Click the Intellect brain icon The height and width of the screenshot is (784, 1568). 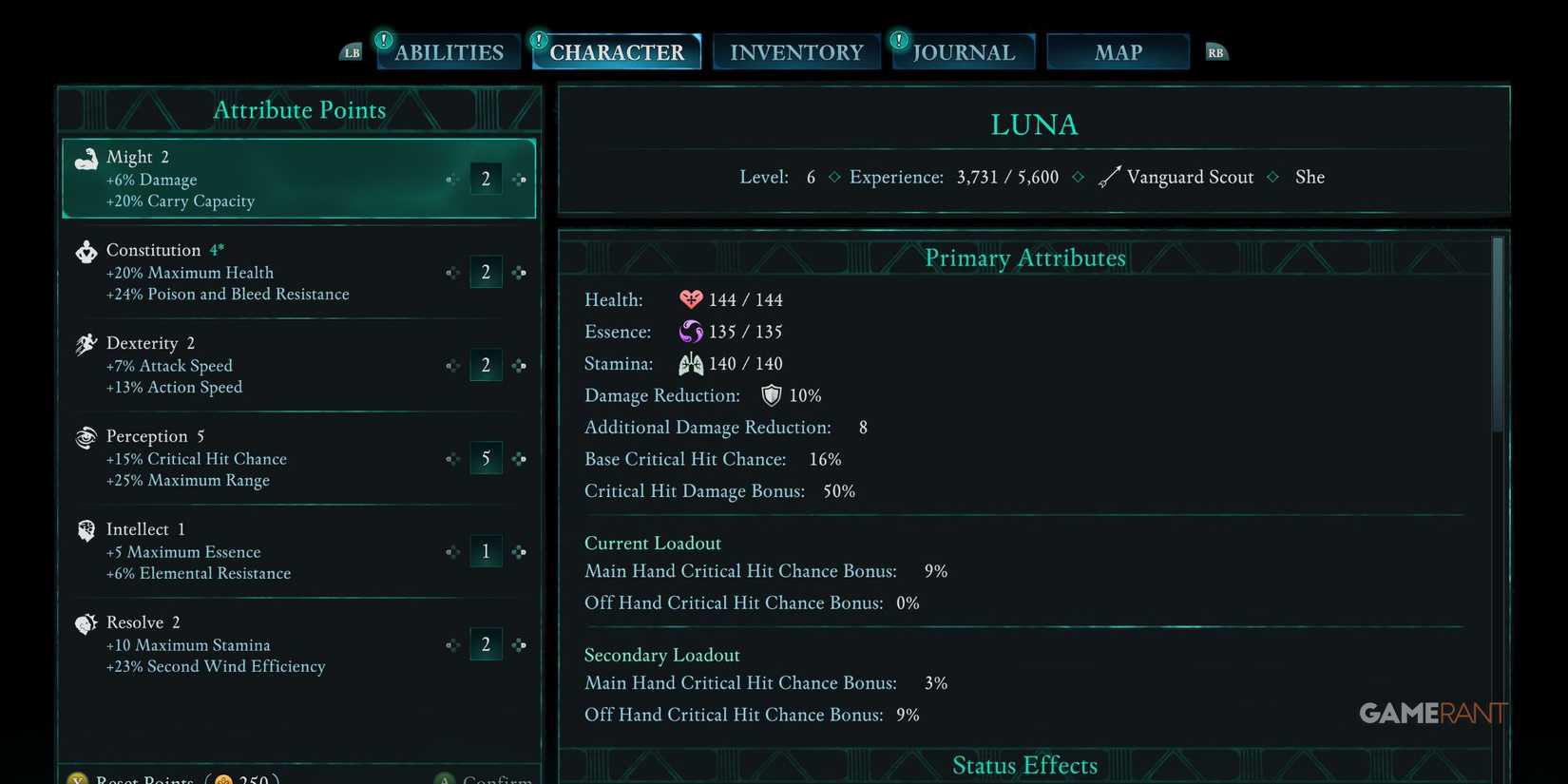pos(86,529)
